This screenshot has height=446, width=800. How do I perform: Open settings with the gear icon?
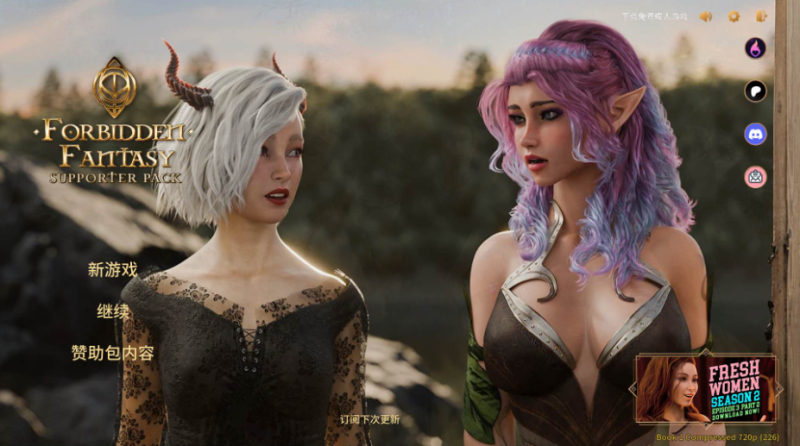click(x=733, y=16)
